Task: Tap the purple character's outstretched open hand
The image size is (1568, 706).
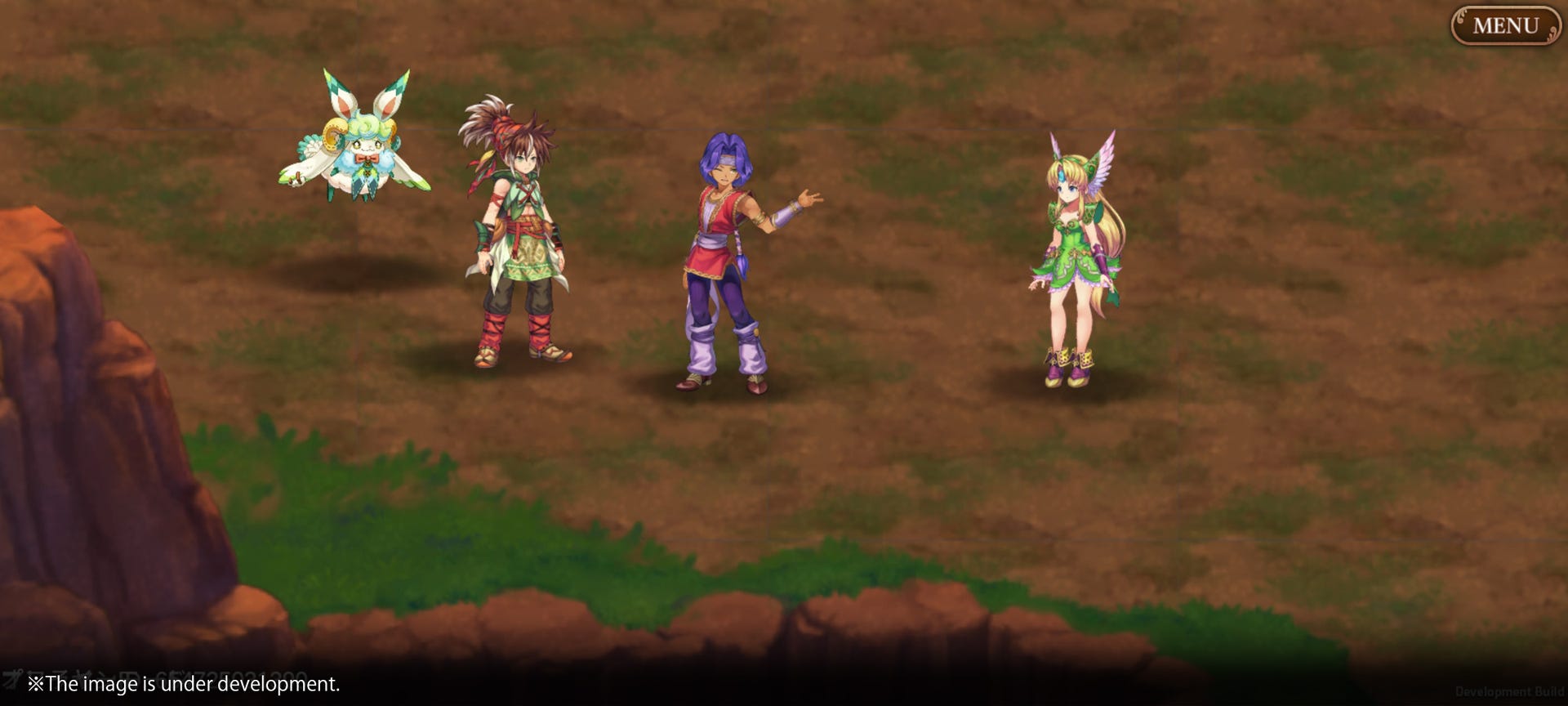Action: (808, 199)
